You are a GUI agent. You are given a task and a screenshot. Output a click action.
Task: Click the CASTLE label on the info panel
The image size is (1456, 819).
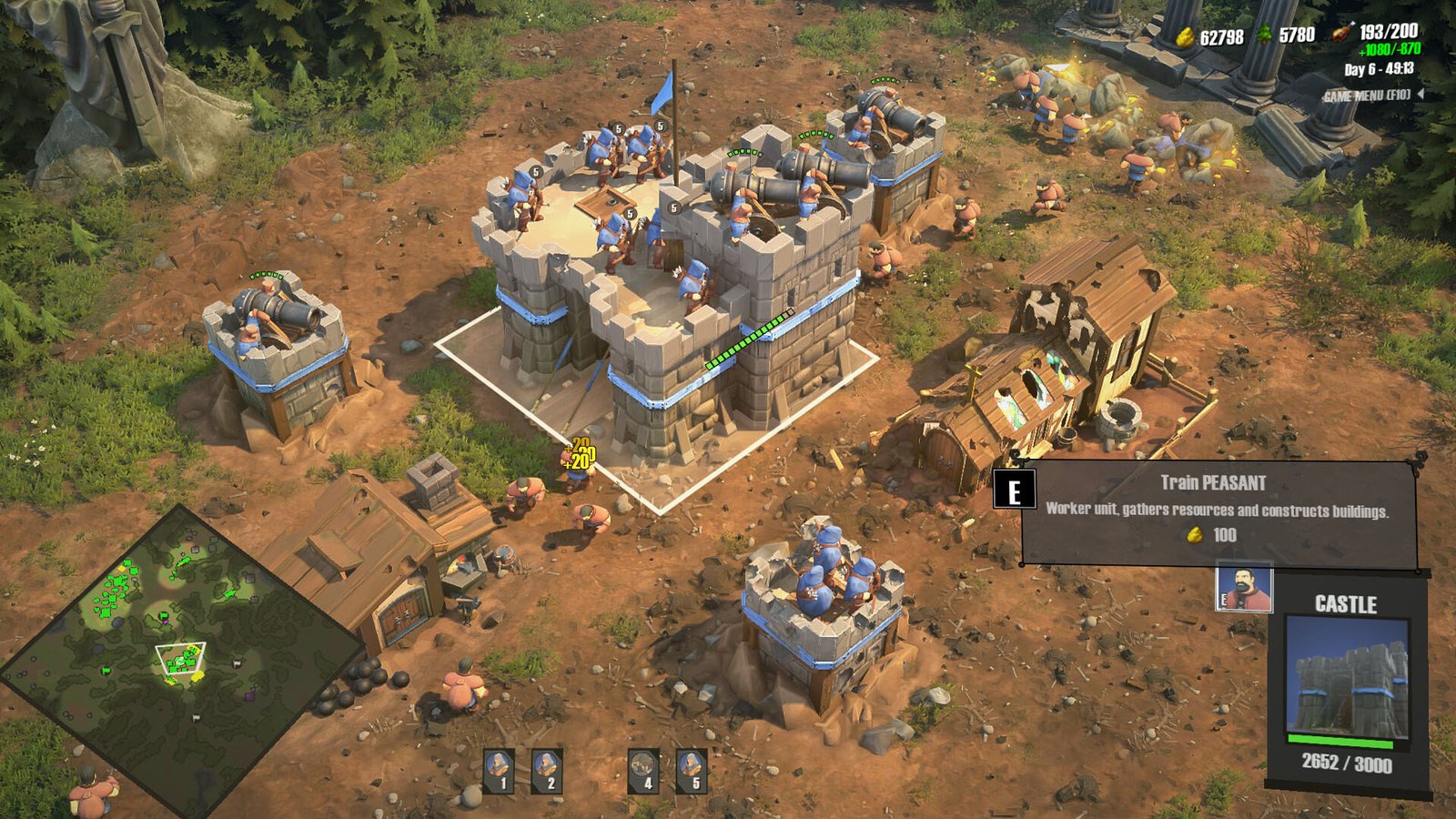point(1345,602)
